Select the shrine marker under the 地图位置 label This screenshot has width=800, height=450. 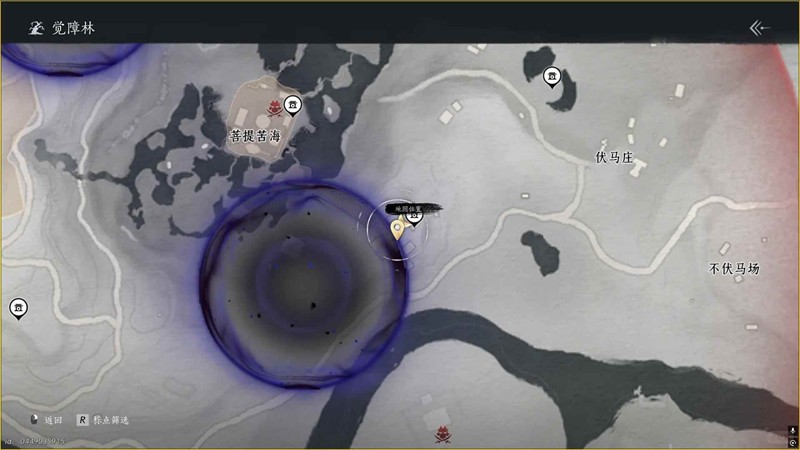point(415,215)
